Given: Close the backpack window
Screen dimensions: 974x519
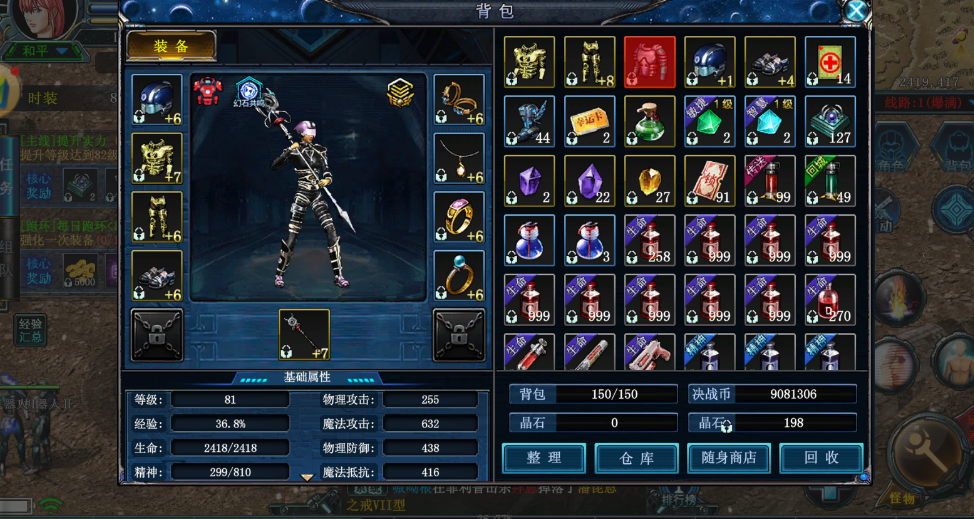Looking at the screenshot, I should point(856,12).
